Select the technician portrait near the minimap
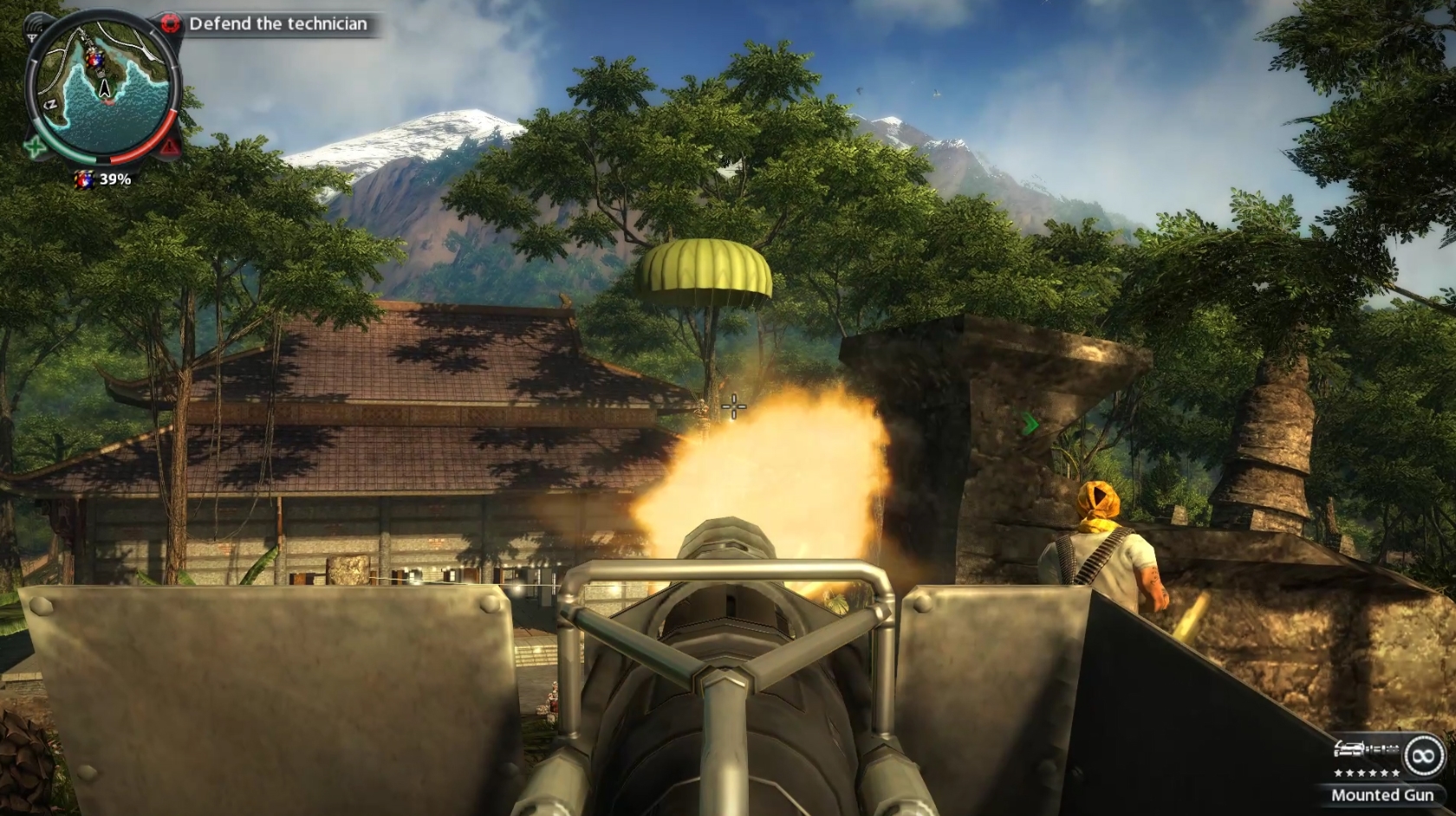Screen dimensions: 1456x816 click(x=85, y=180)
